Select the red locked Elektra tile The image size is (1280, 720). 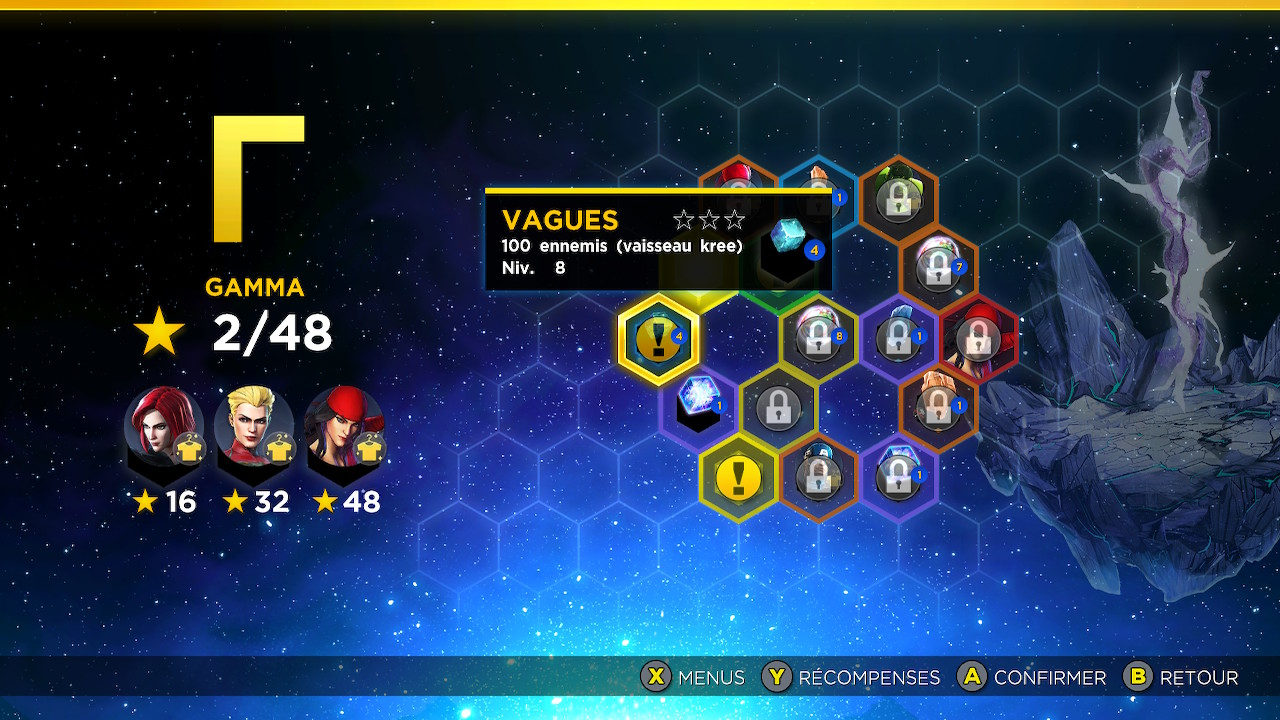pos(978,338)
